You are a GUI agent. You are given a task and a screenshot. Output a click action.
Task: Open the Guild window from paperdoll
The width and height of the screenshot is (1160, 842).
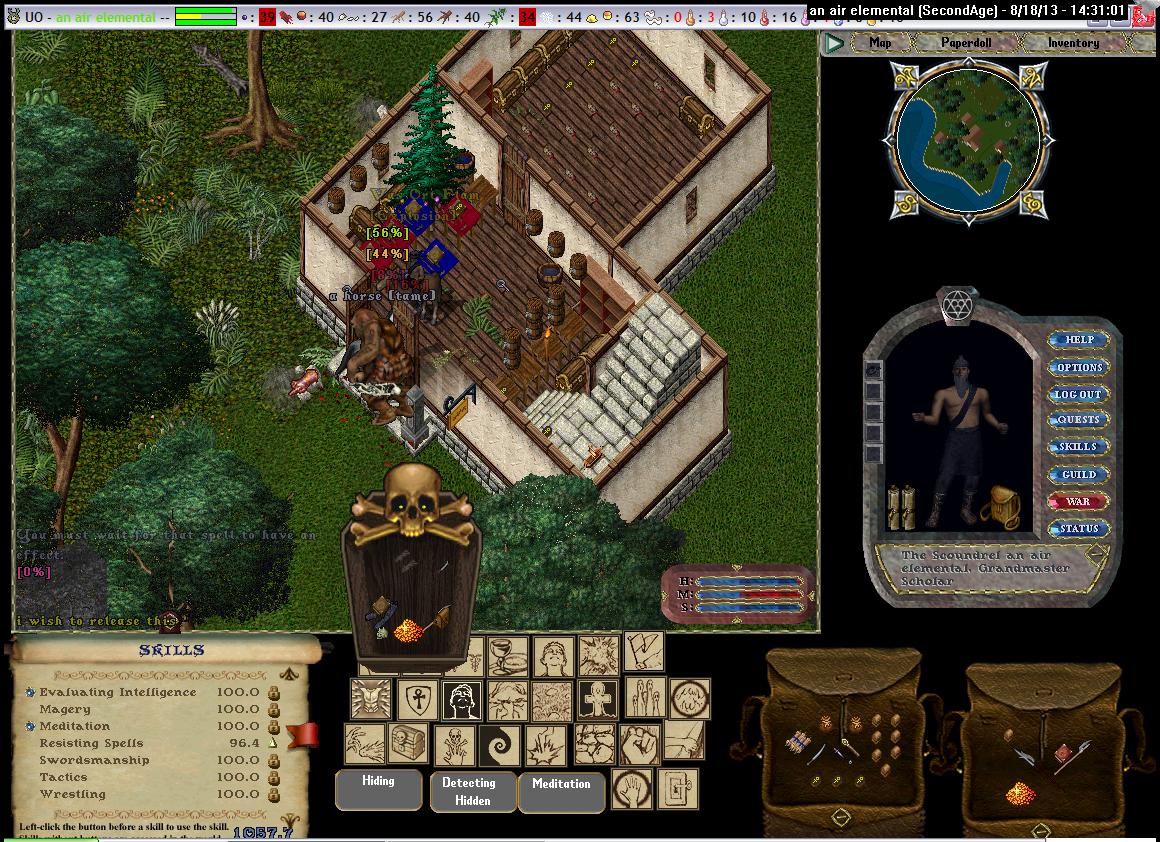pyautogui.click(x=1079, y=474)
